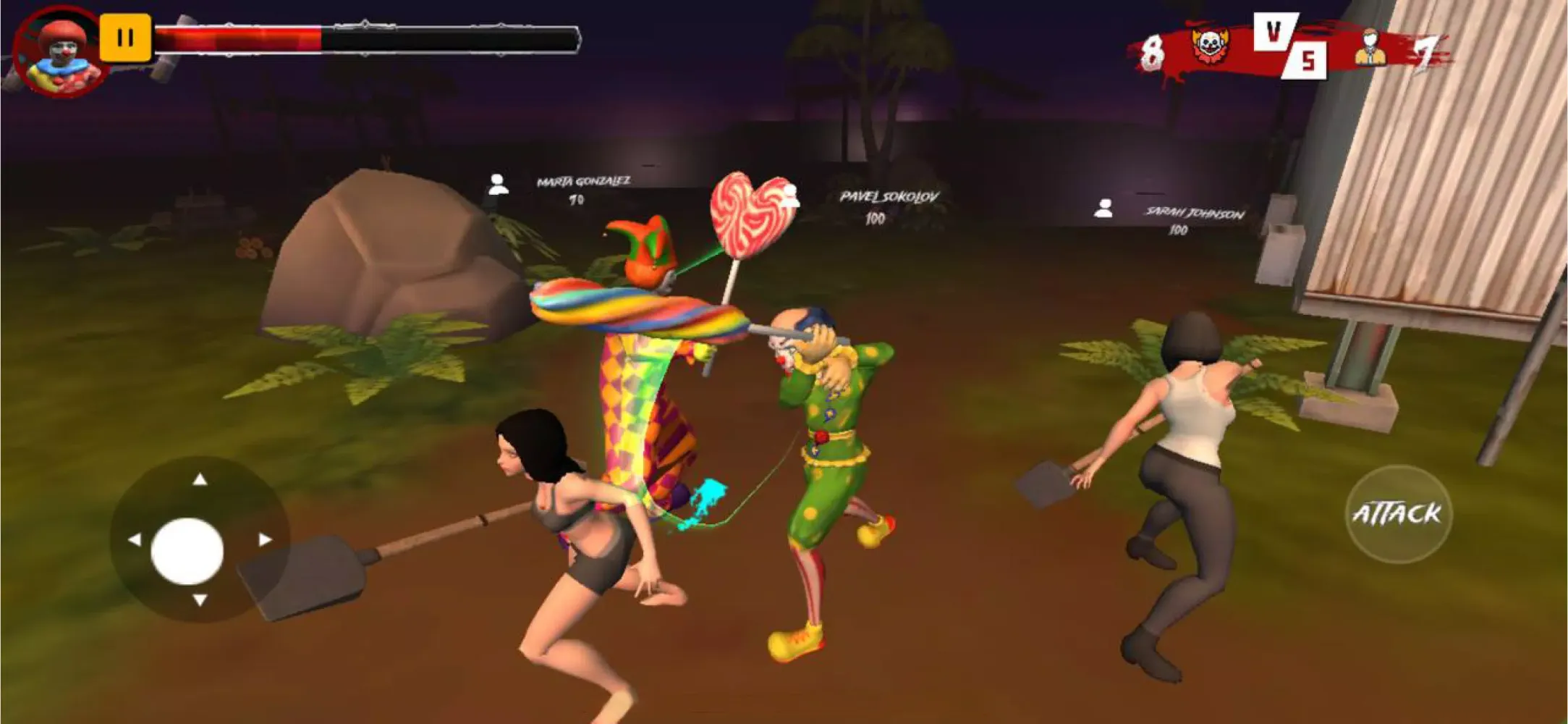Click the joystick's right arrow

(265, 539)
